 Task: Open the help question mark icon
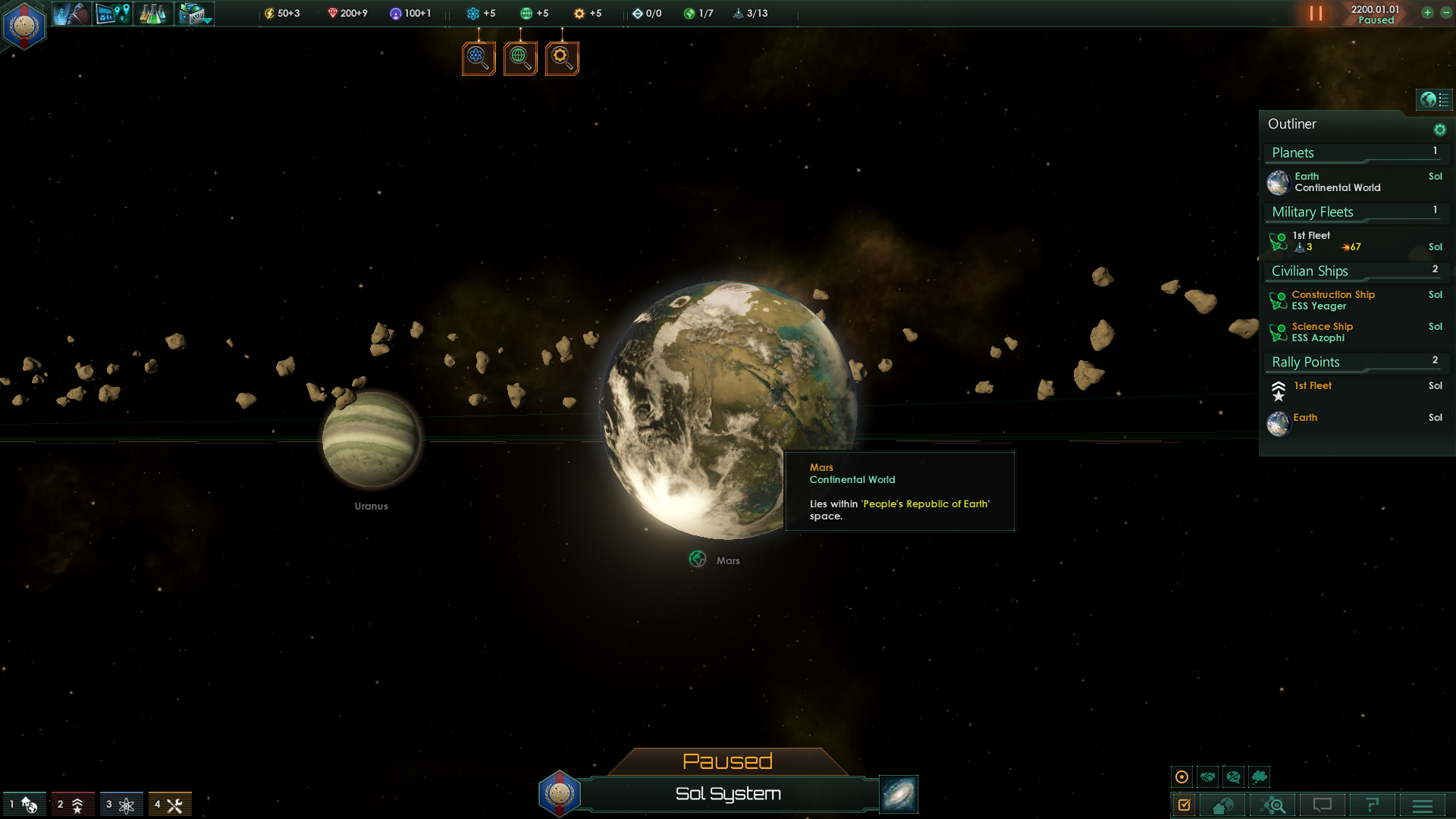coord(1373,805)
